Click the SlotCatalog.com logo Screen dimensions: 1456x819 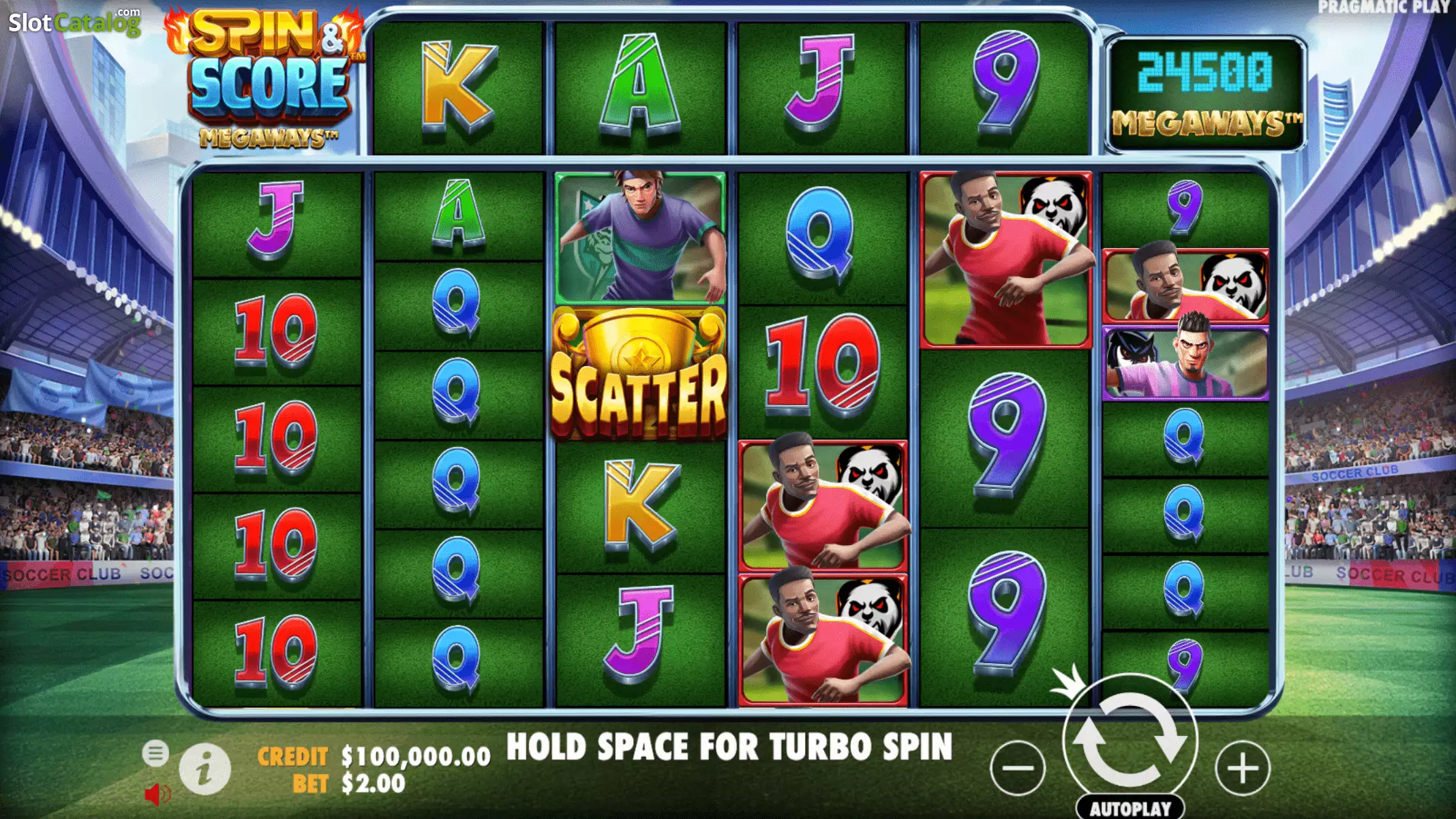coord(74,22)
